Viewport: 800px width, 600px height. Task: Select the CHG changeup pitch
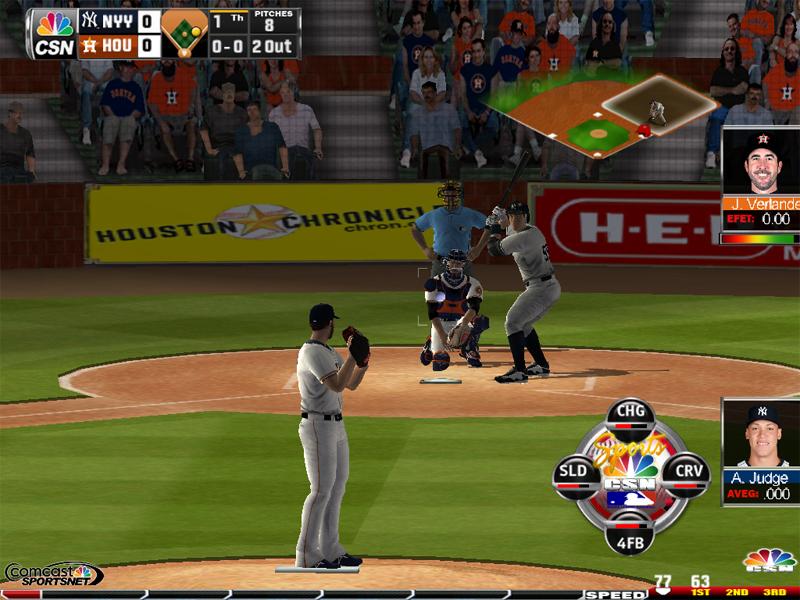(630, 413)
